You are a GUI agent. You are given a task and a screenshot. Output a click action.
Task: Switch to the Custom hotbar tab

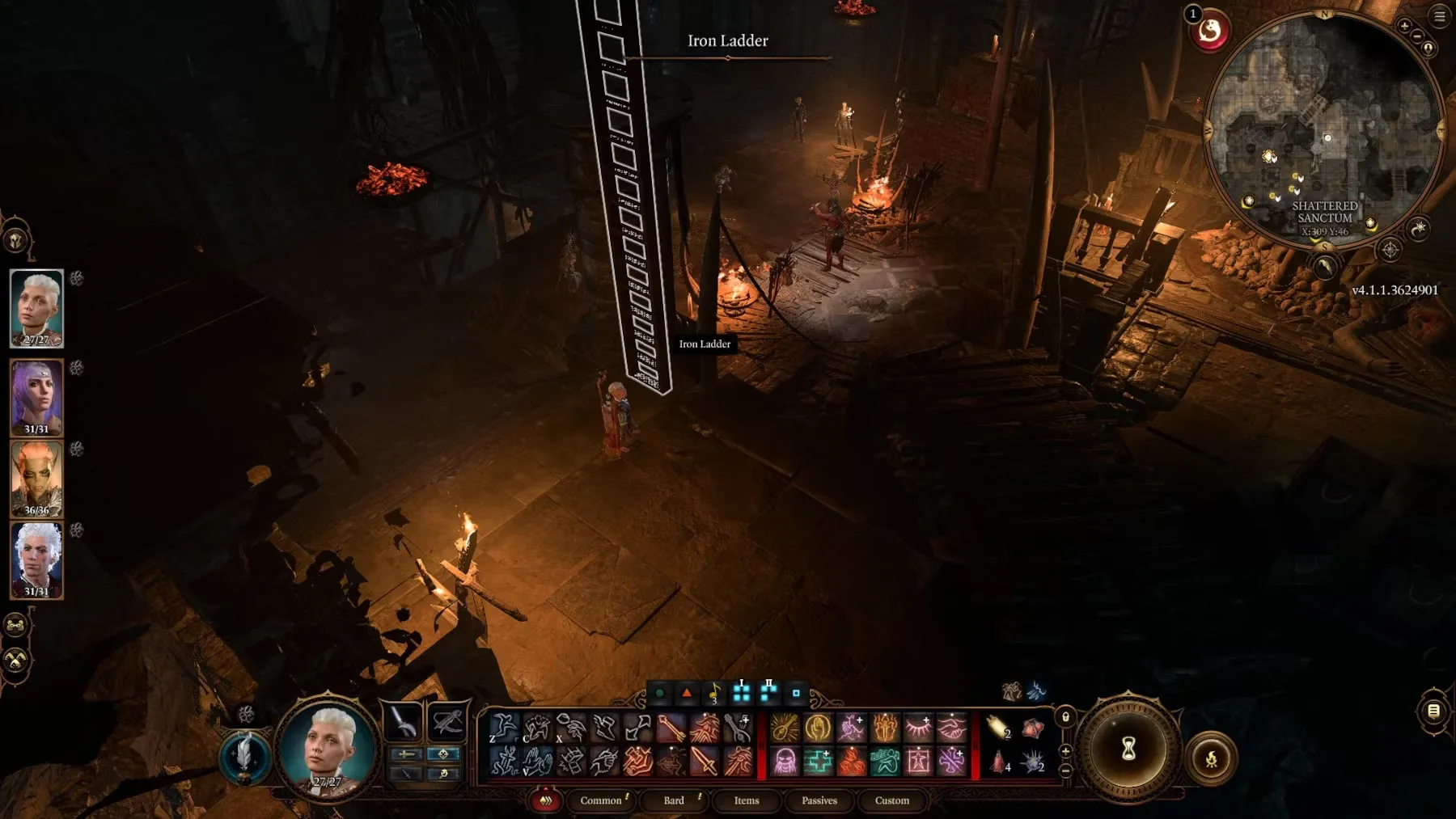point(891,800)
